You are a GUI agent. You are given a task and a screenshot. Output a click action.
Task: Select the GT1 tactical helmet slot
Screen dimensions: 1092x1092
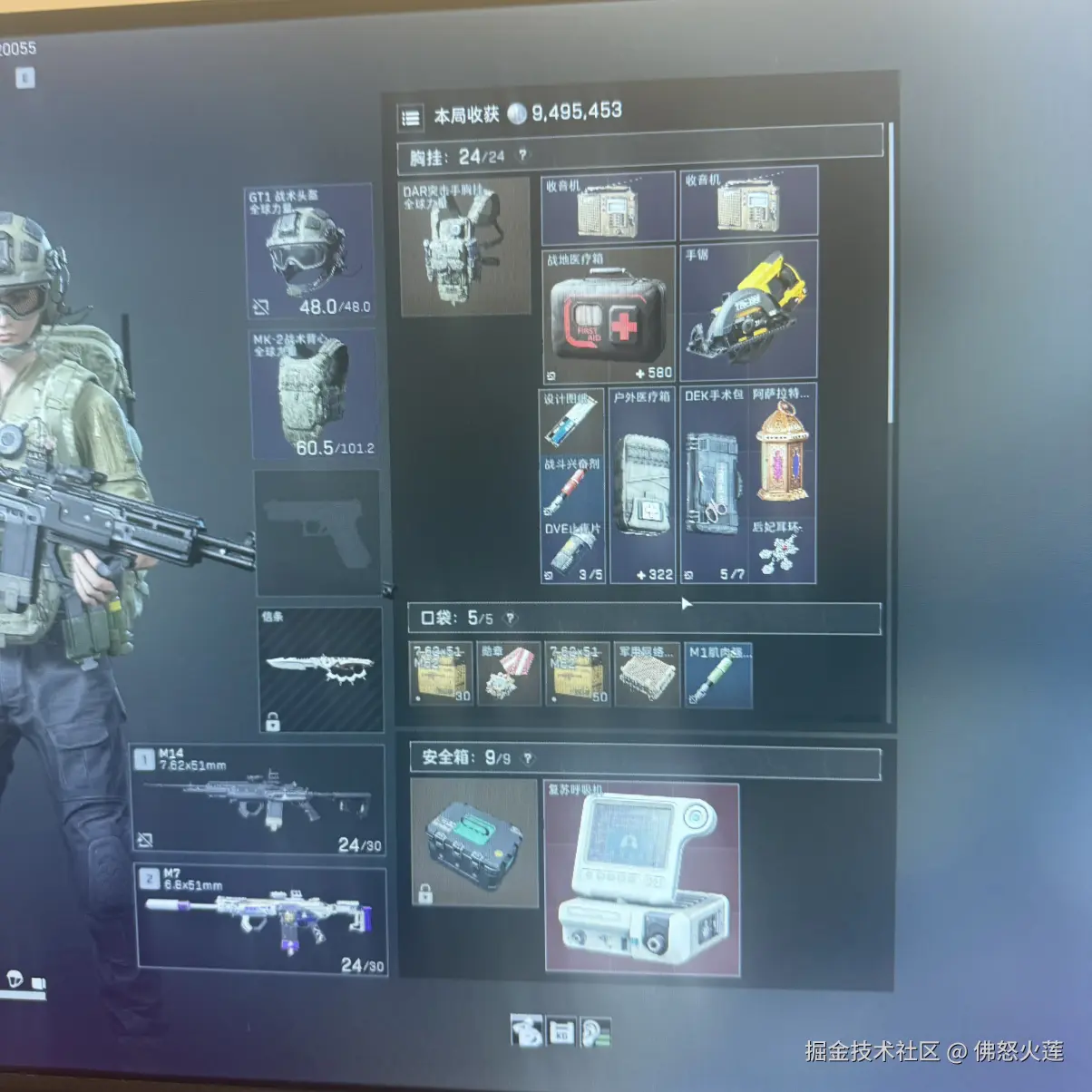coord(309,251)
